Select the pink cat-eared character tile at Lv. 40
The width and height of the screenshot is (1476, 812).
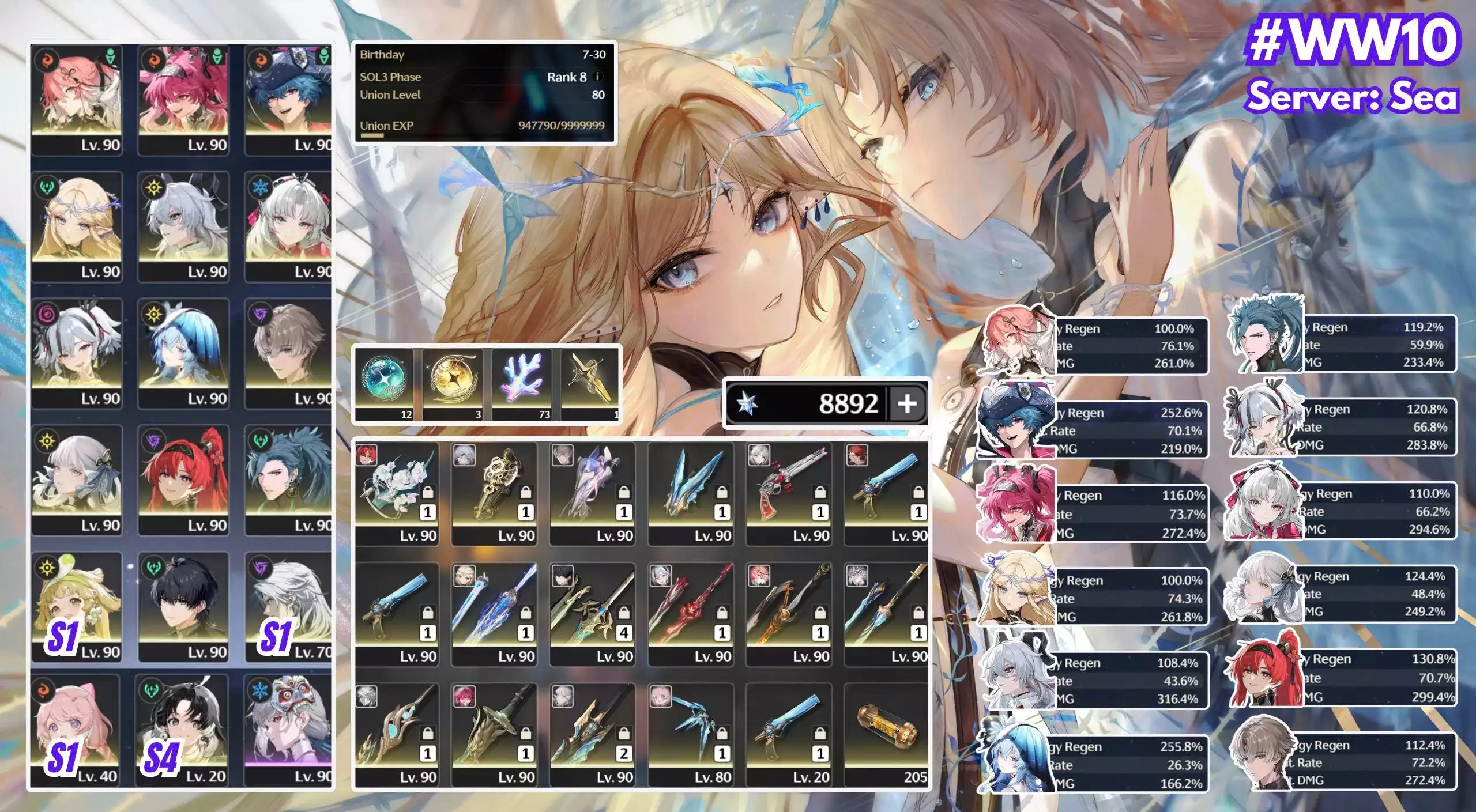76,729
